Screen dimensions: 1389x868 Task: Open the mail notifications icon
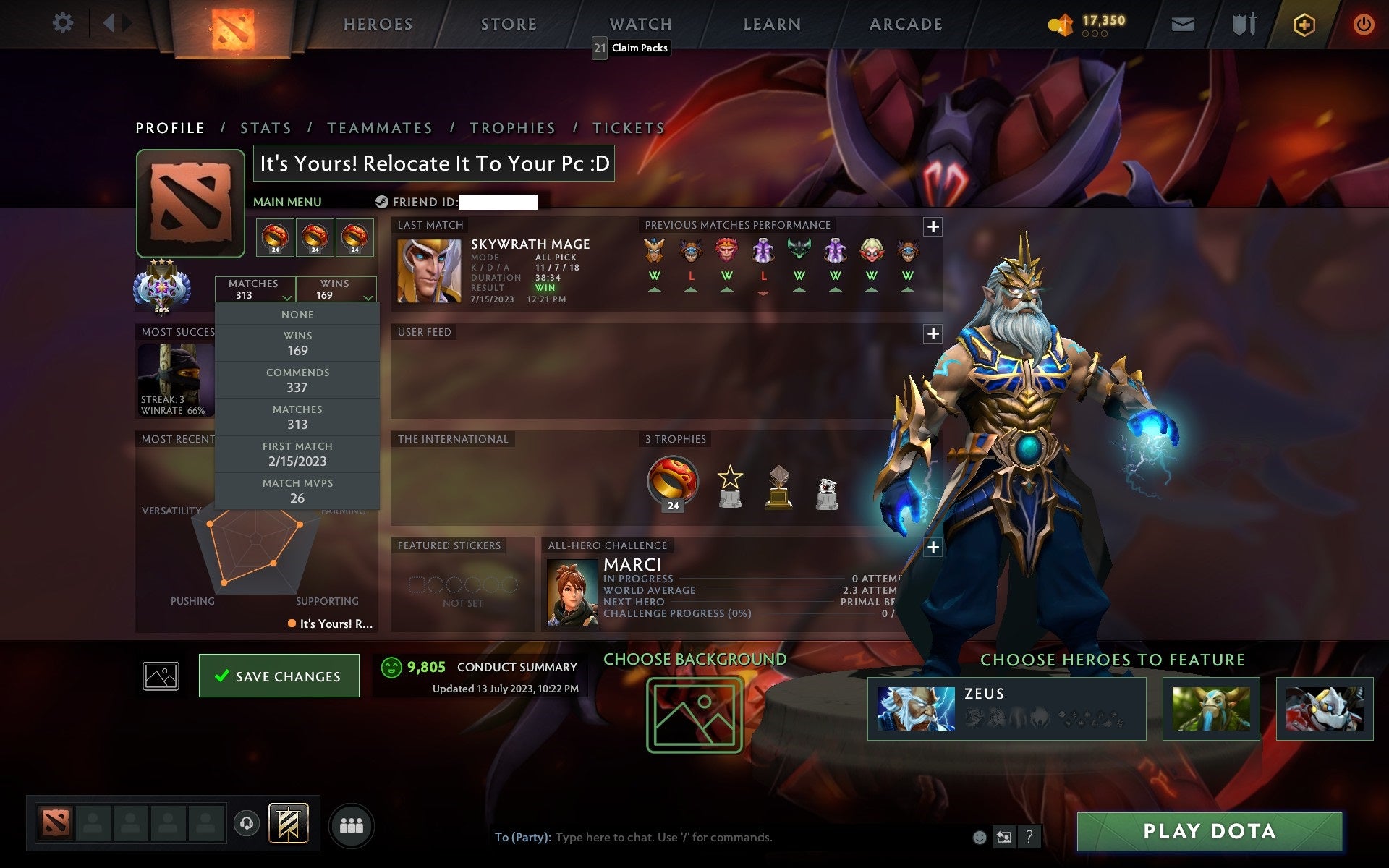coord(1182,24)
